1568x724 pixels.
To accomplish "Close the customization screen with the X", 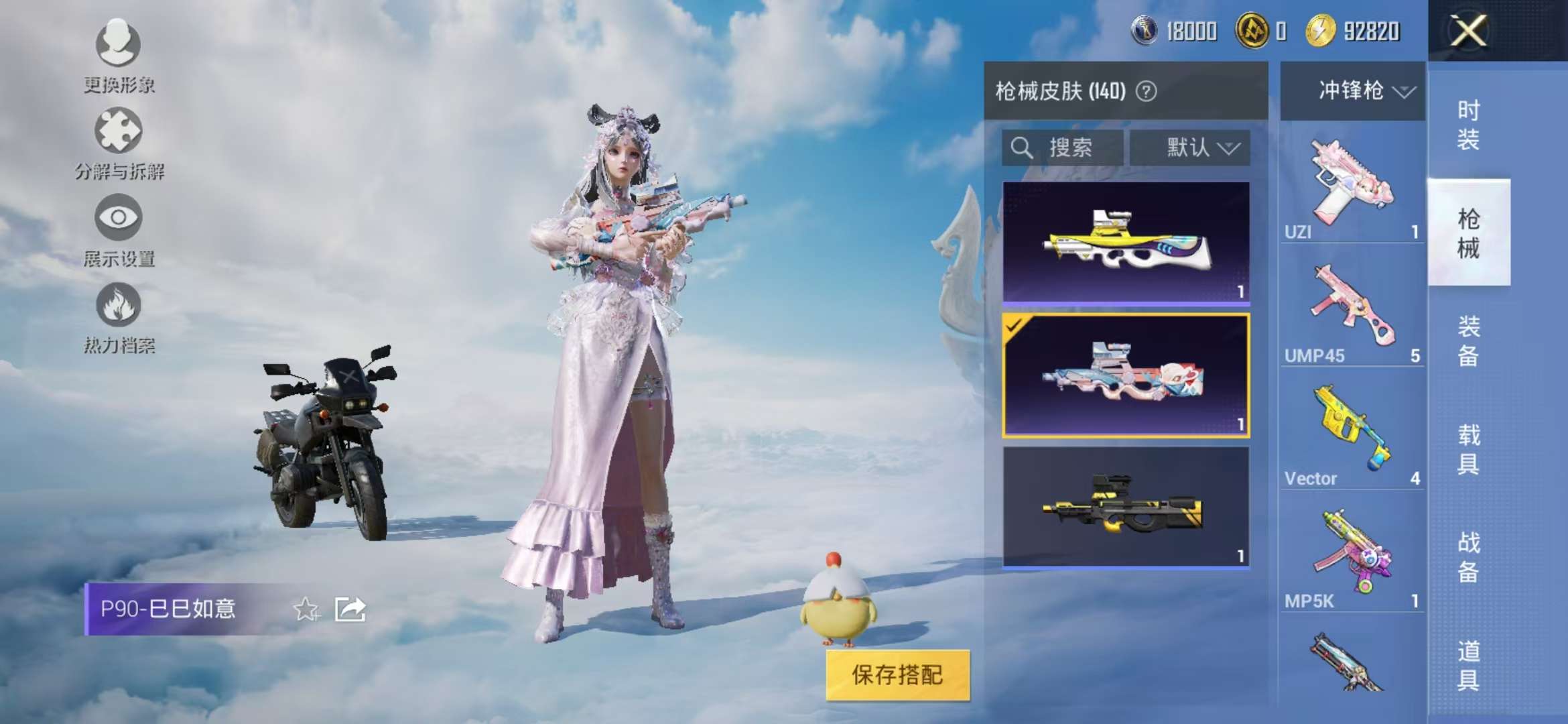I will click(1468, 30).
